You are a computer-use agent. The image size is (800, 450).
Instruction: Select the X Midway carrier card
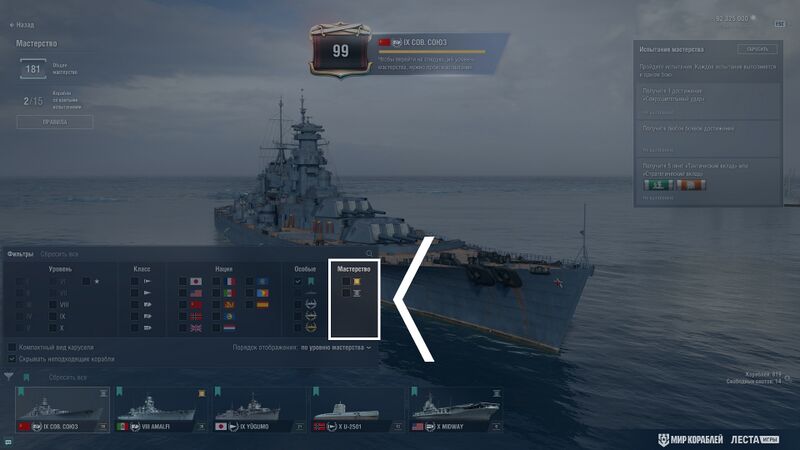(x=452, y=411)
